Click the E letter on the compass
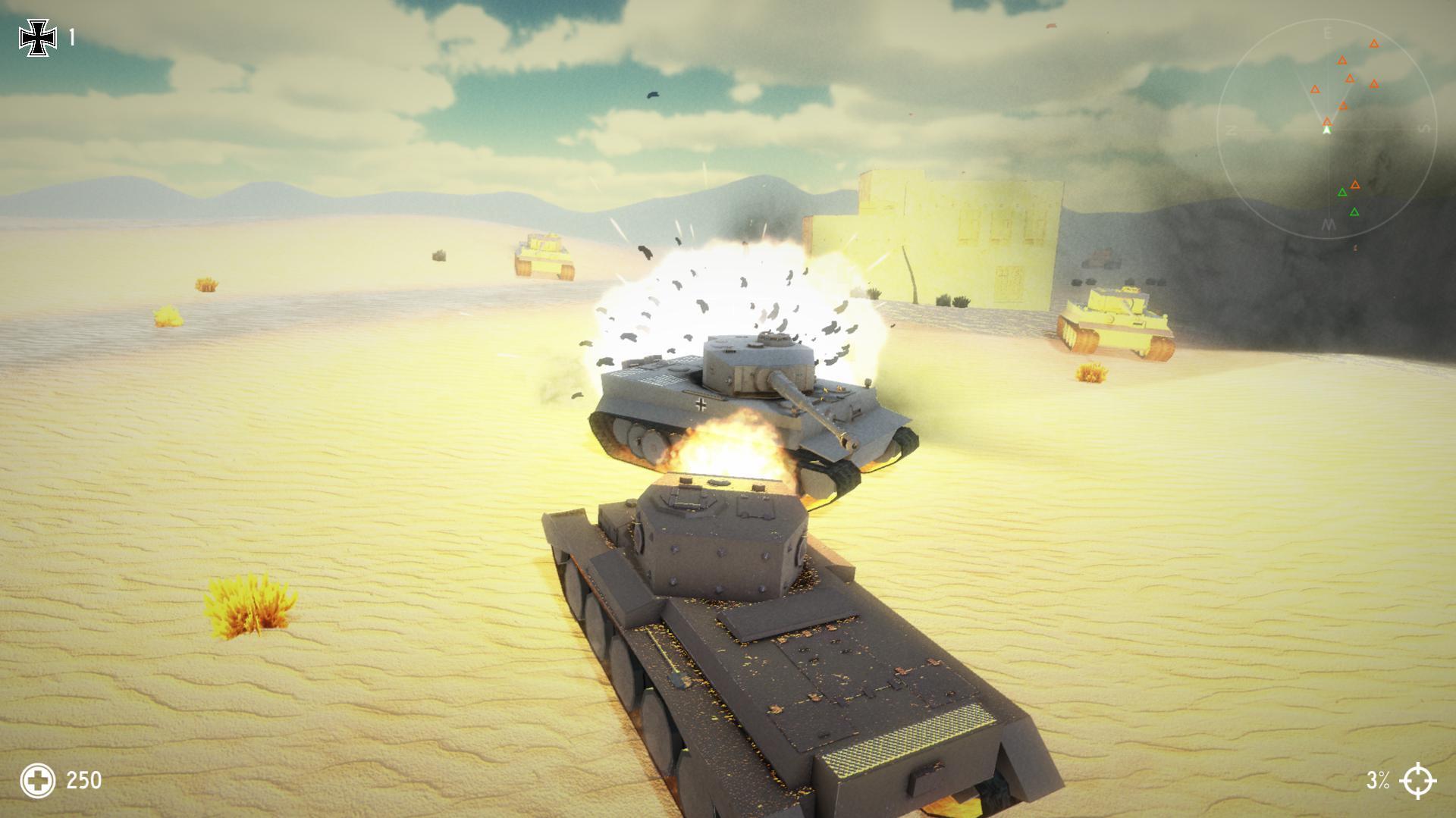 click(1328, 31)
